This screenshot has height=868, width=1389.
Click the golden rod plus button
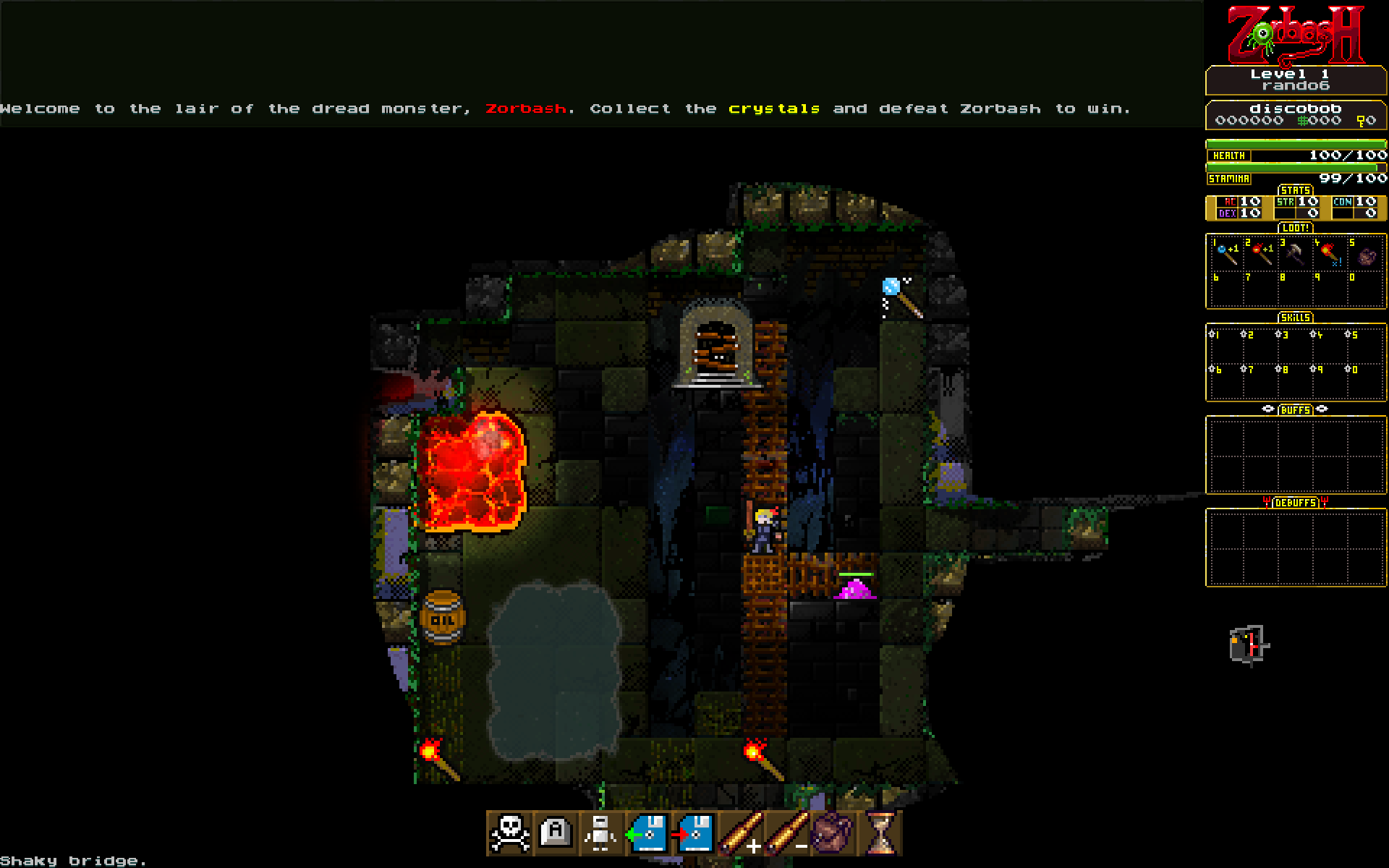pos(741,833)
